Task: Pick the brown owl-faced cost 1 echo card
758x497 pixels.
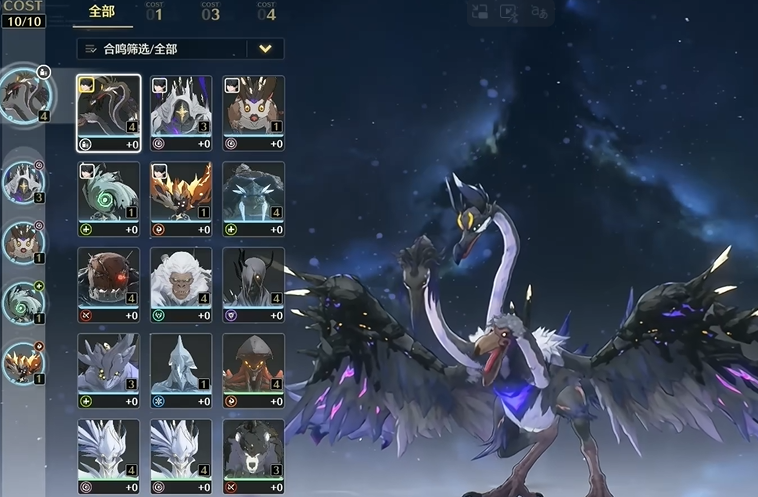Action: tap(253, 107)
